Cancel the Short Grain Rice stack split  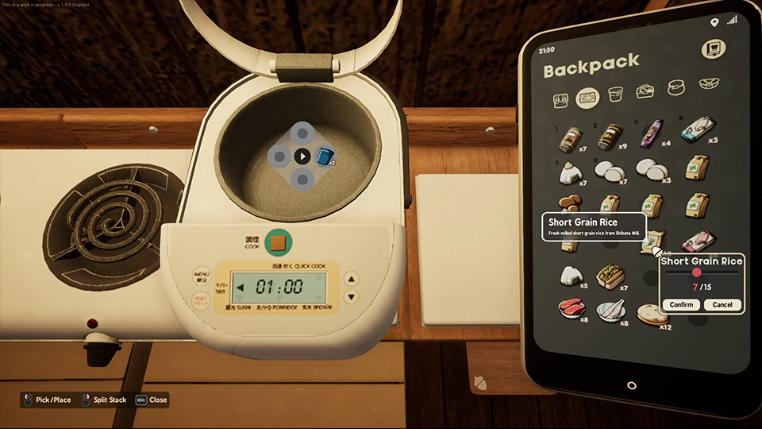pos(722,304)
